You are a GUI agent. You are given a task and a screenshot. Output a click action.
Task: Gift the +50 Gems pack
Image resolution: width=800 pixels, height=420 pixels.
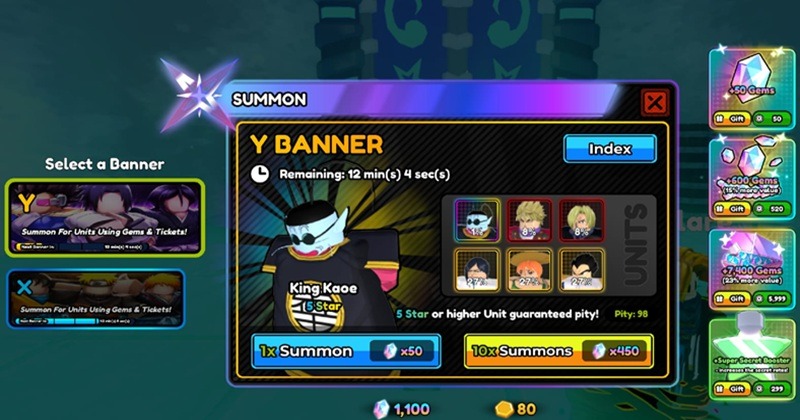[729, 119]
